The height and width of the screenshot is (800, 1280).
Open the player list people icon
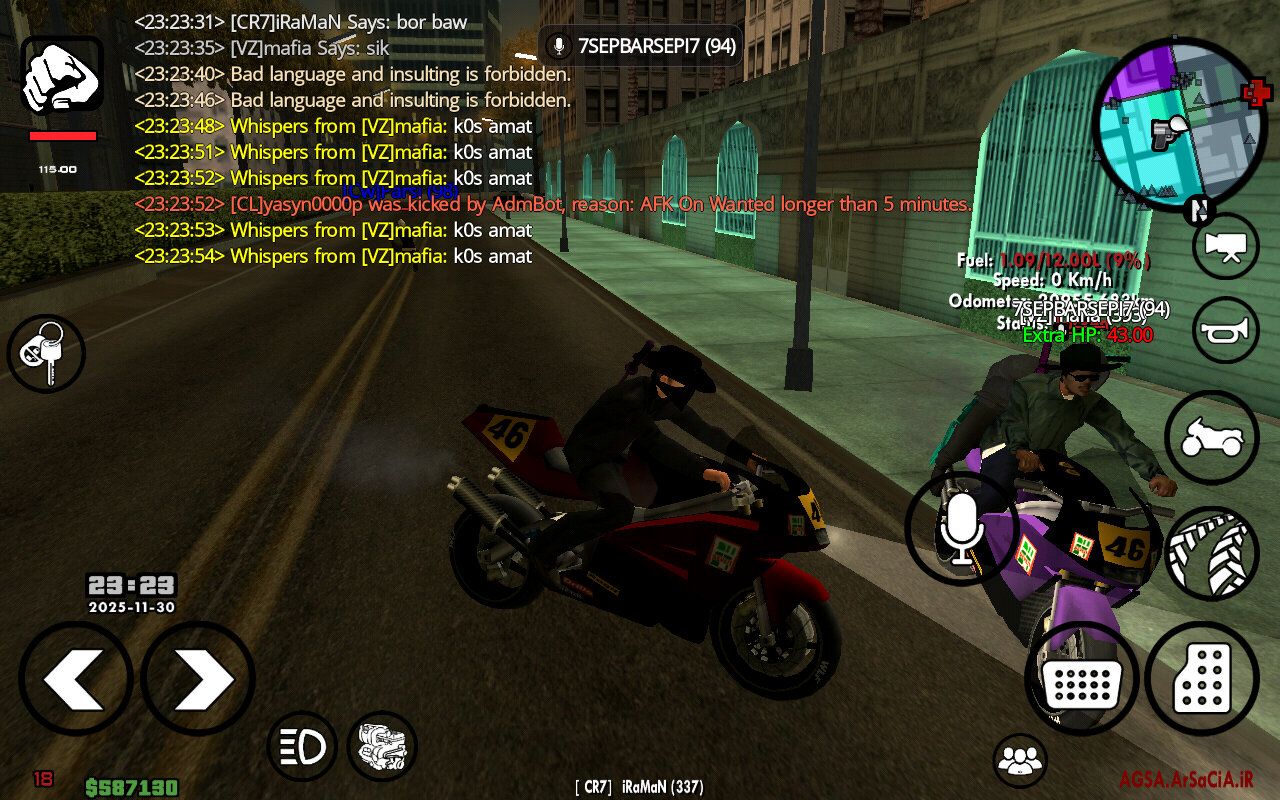point(1019,760)
